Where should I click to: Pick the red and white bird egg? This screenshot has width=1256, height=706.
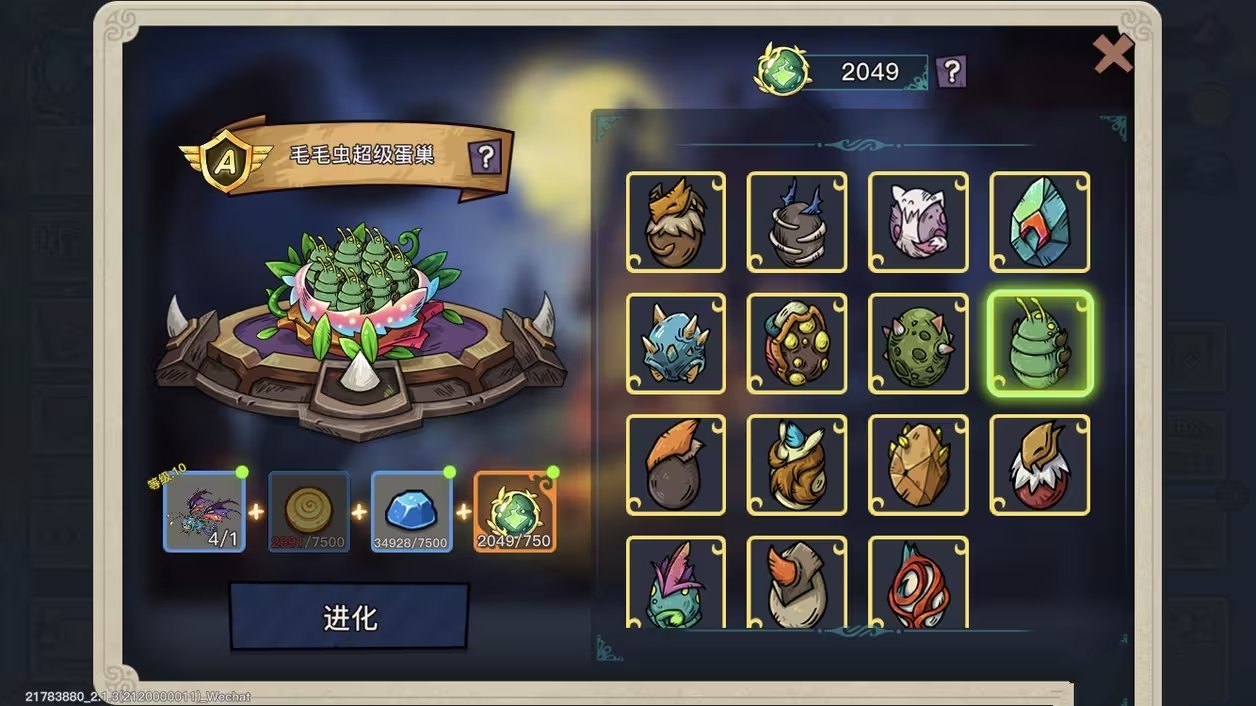(x=1039, y=465)
